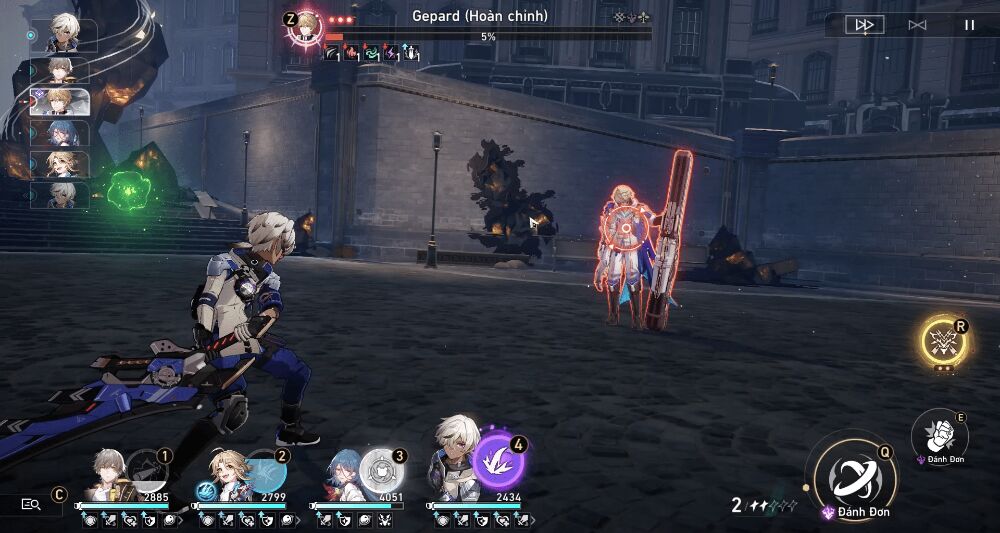Toggle double-speed battle mode
1000x533 pixels.
click(x=864, y=25)
